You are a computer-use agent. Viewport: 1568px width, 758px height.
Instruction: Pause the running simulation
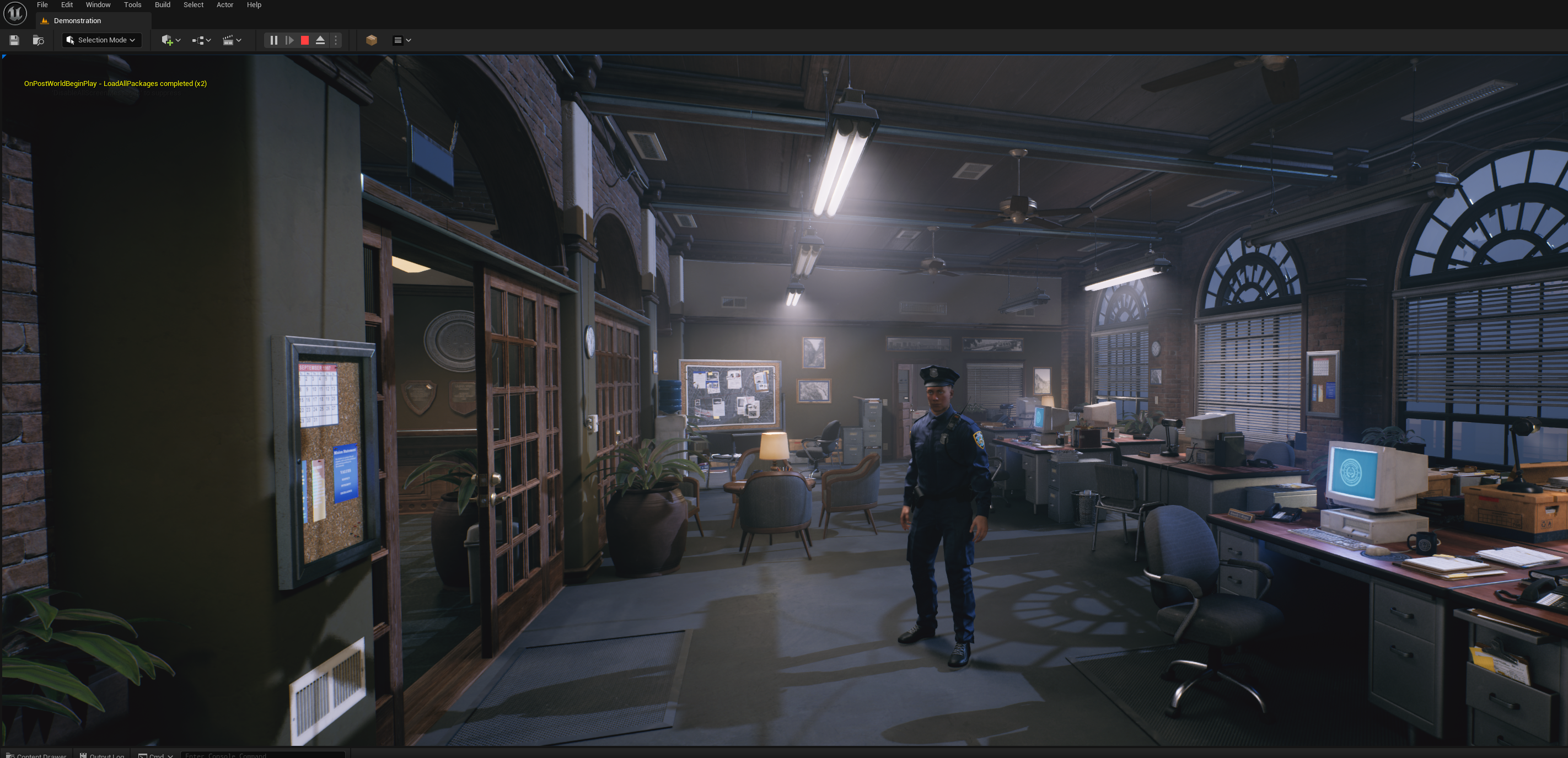pyautogui.click(x=274, y=40)
